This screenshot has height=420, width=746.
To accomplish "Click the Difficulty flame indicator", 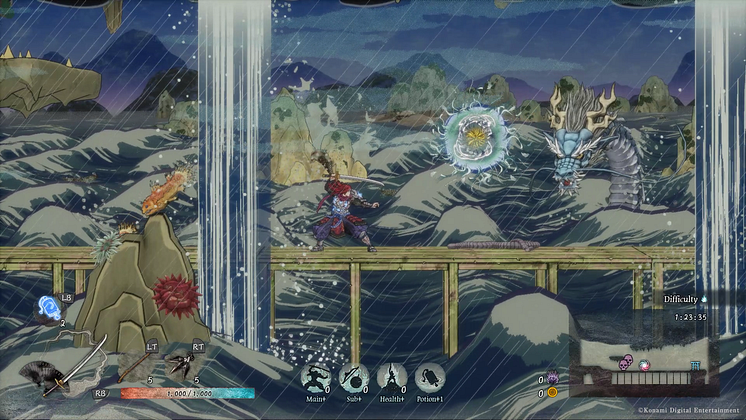I will [703, 299].
